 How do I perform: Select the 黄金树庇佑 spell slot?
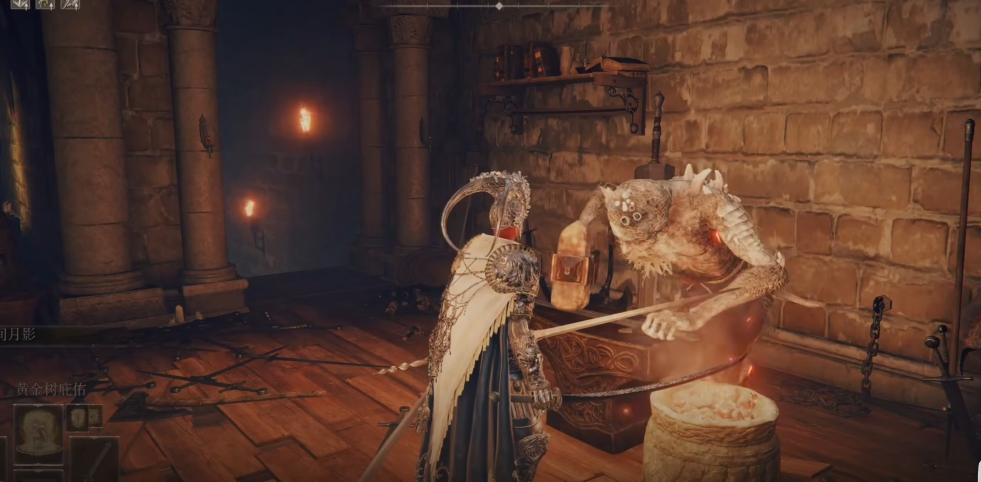click(38, 431)
